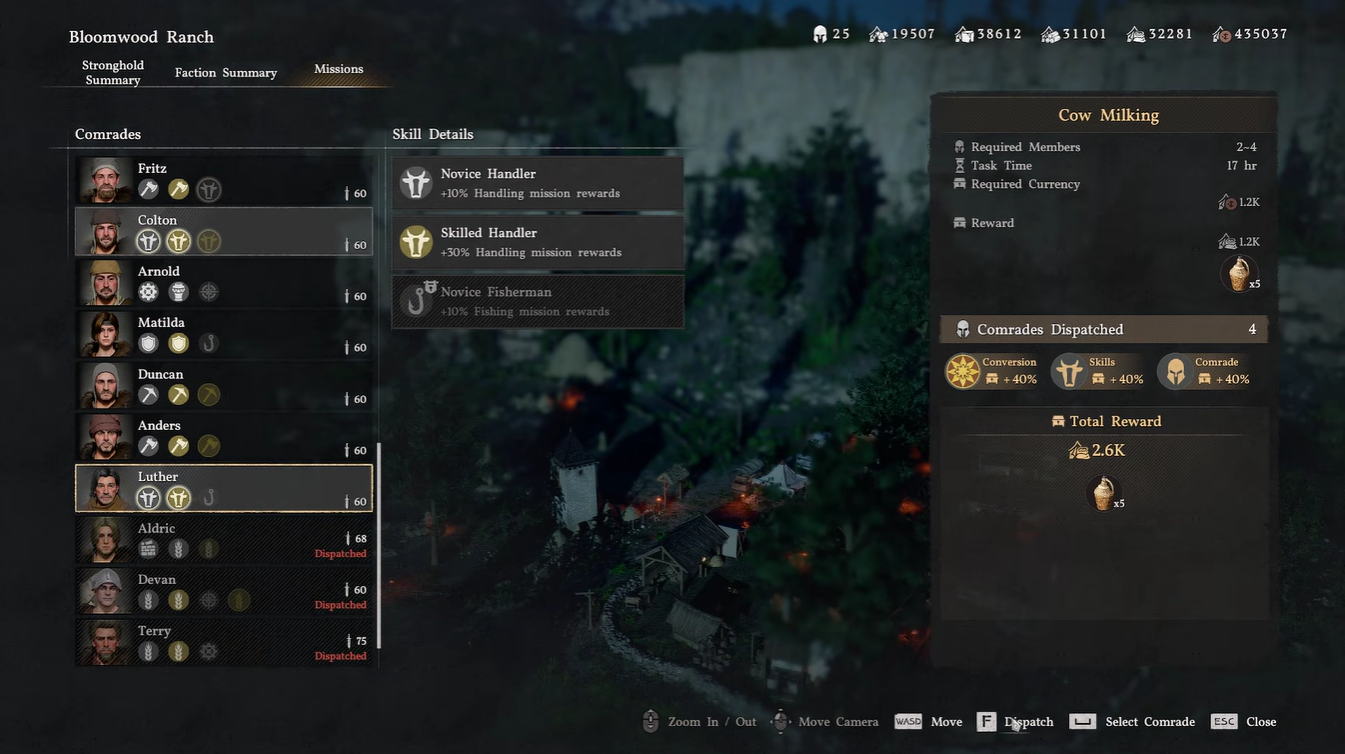Click the Conversion bonus sun icon
1345x754 pixels.
963,371
